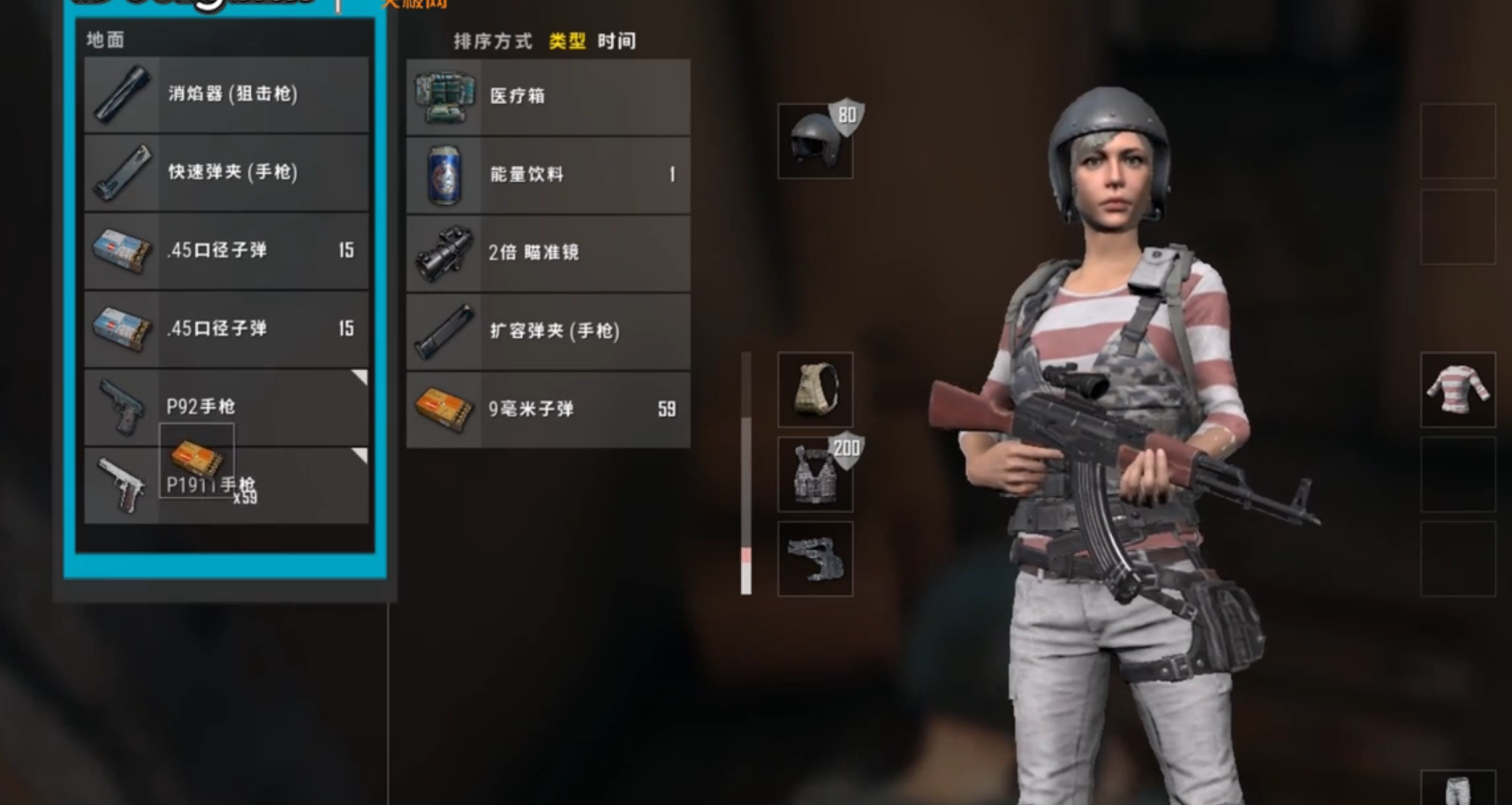This screenshot has width=1512, height=805.
Task: Select the holster icon below the vest
Action: coord(813,556)
